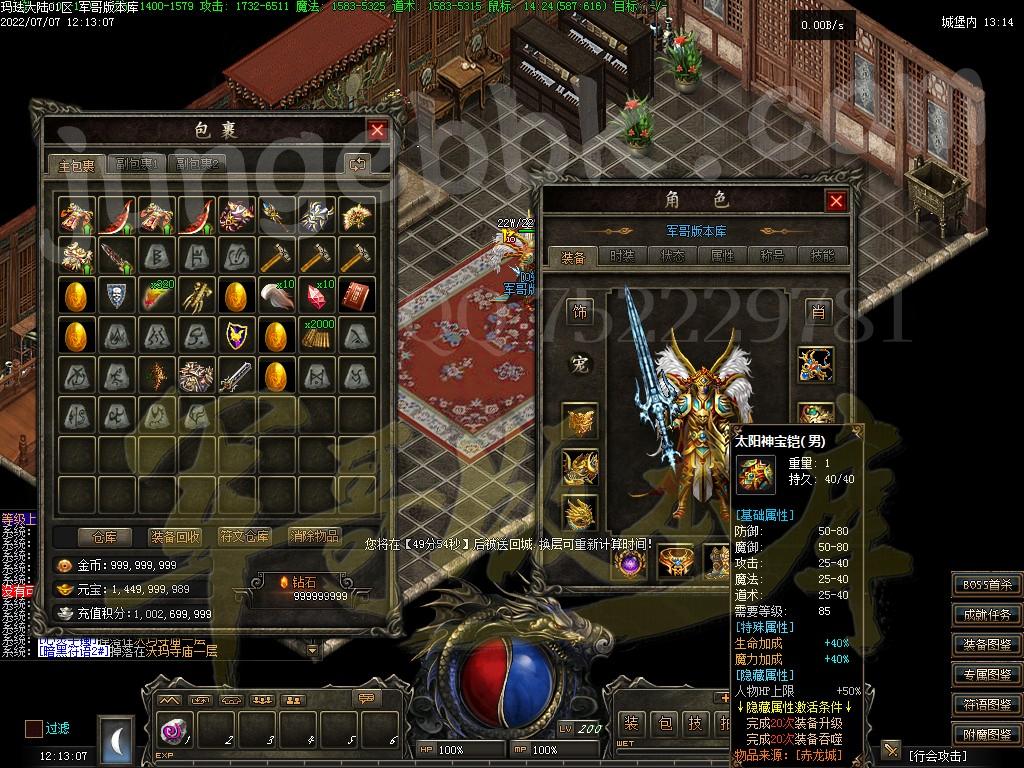Open 成就任务 achievement quests
The image size is (1024, 768).
tap(987, 615)
